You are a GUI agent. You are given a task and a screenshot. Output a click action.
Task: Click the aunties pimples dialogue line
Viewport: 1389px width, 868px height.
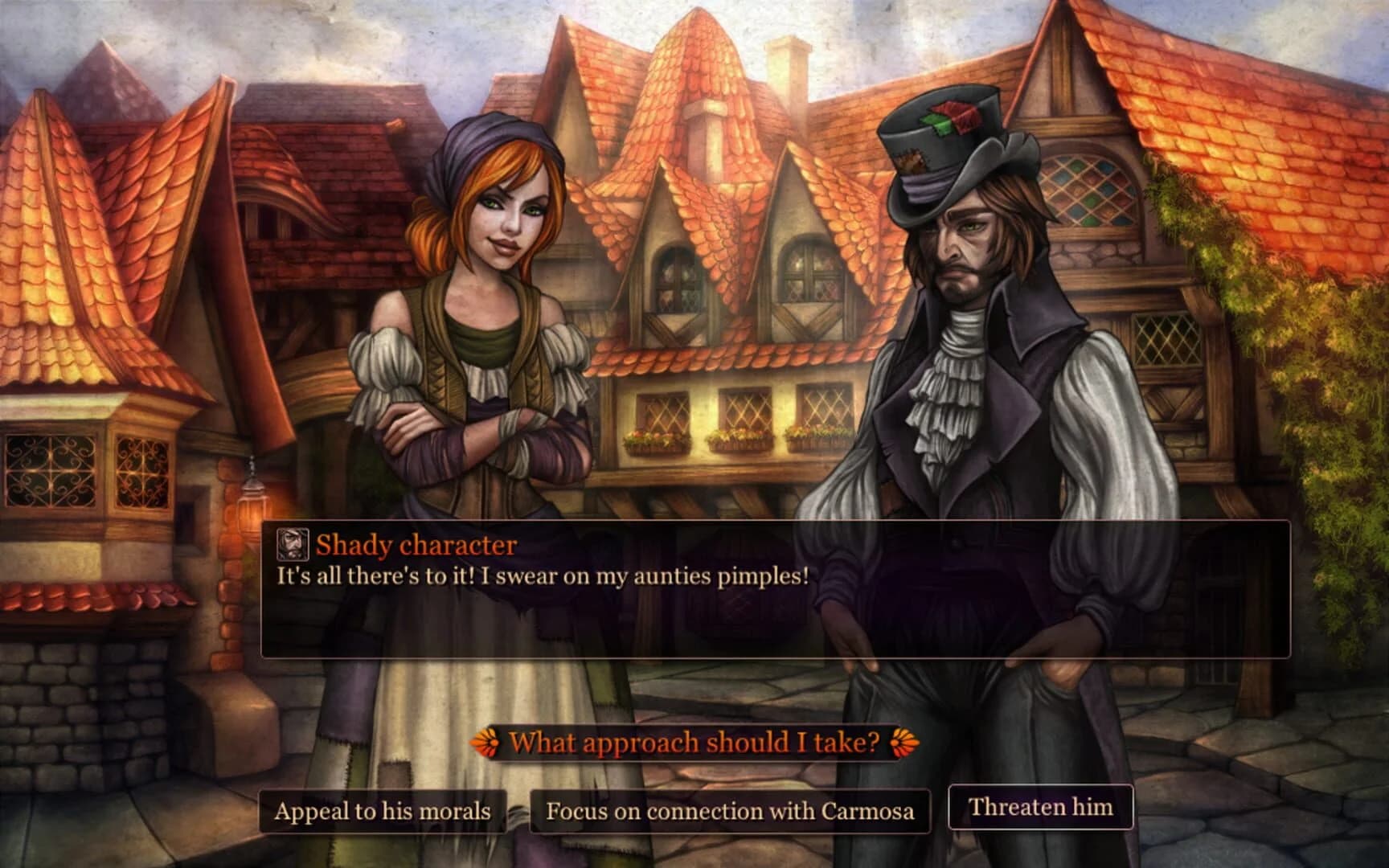(x=543, y=574)
